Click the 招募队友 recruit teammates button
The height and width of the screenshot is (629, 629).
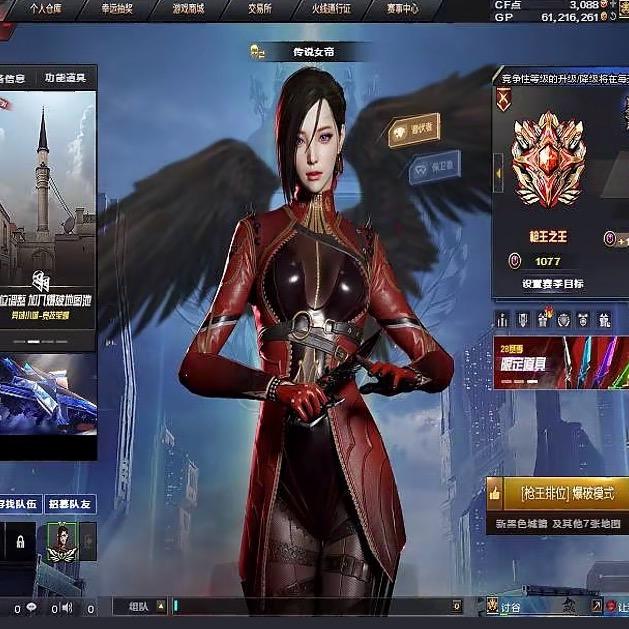(70, 504)
